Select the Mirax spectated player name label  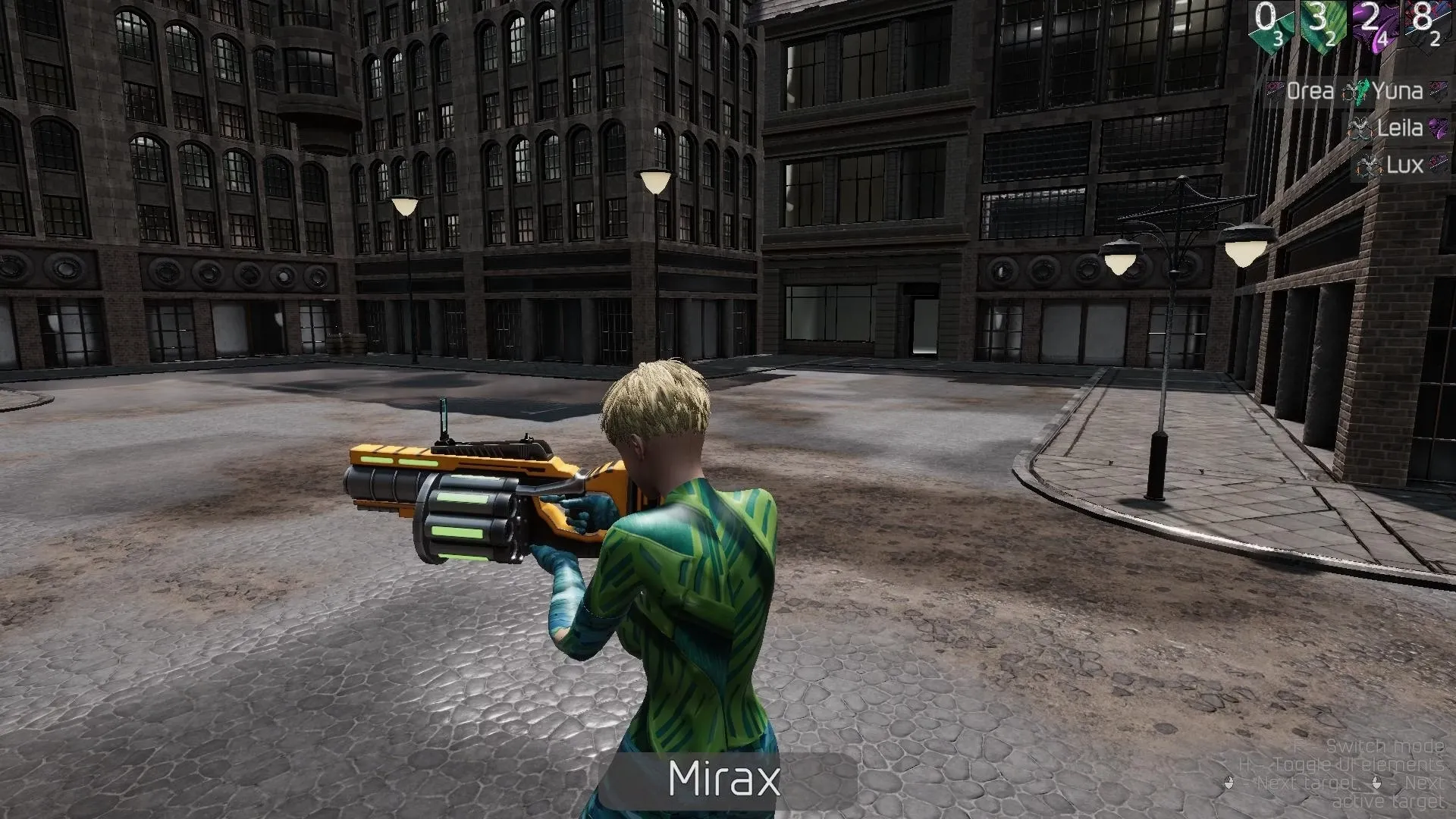coord(724,778)
